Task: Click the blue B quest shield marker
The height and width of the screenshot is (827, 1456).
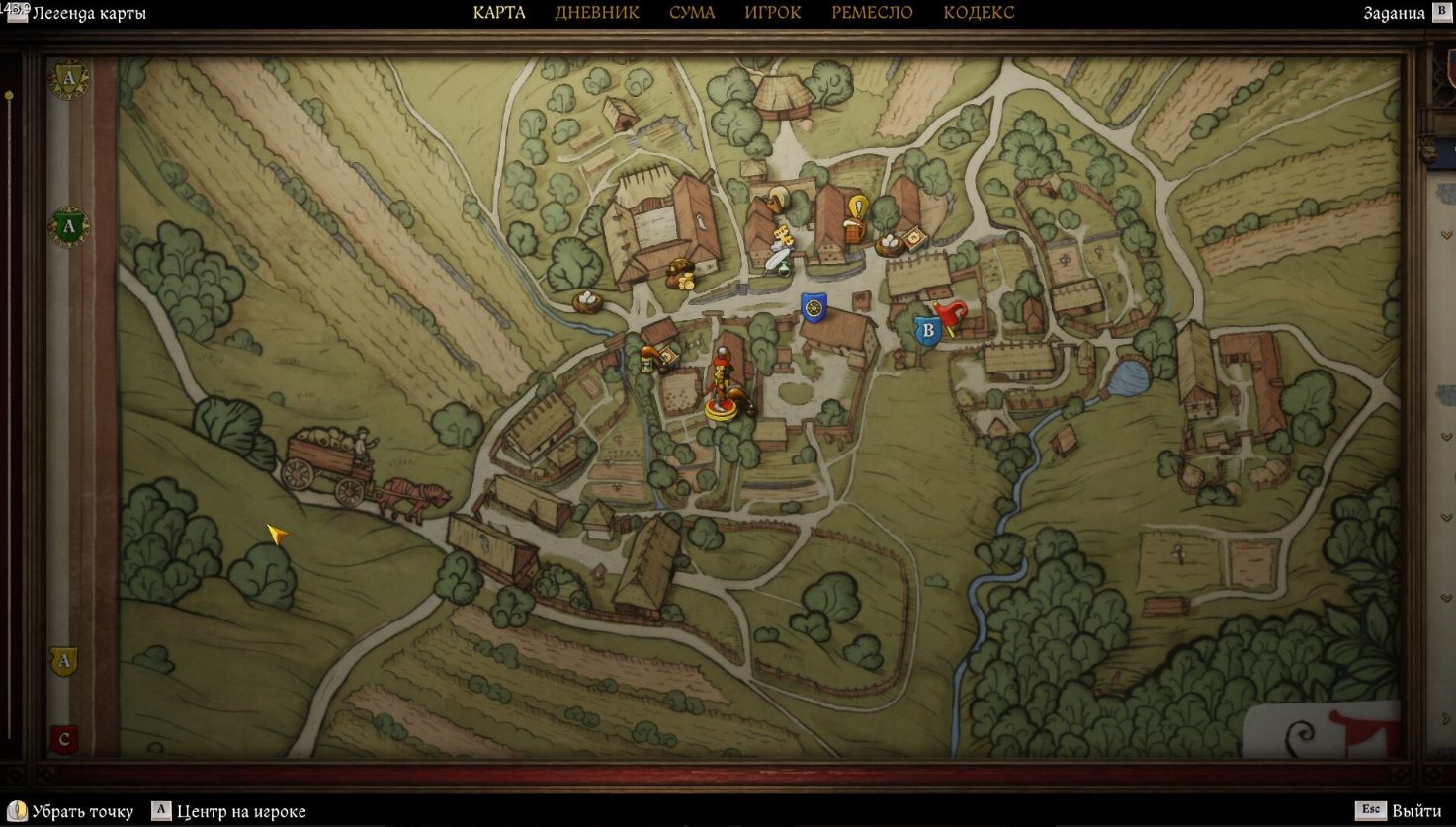Action: (927, 330)
